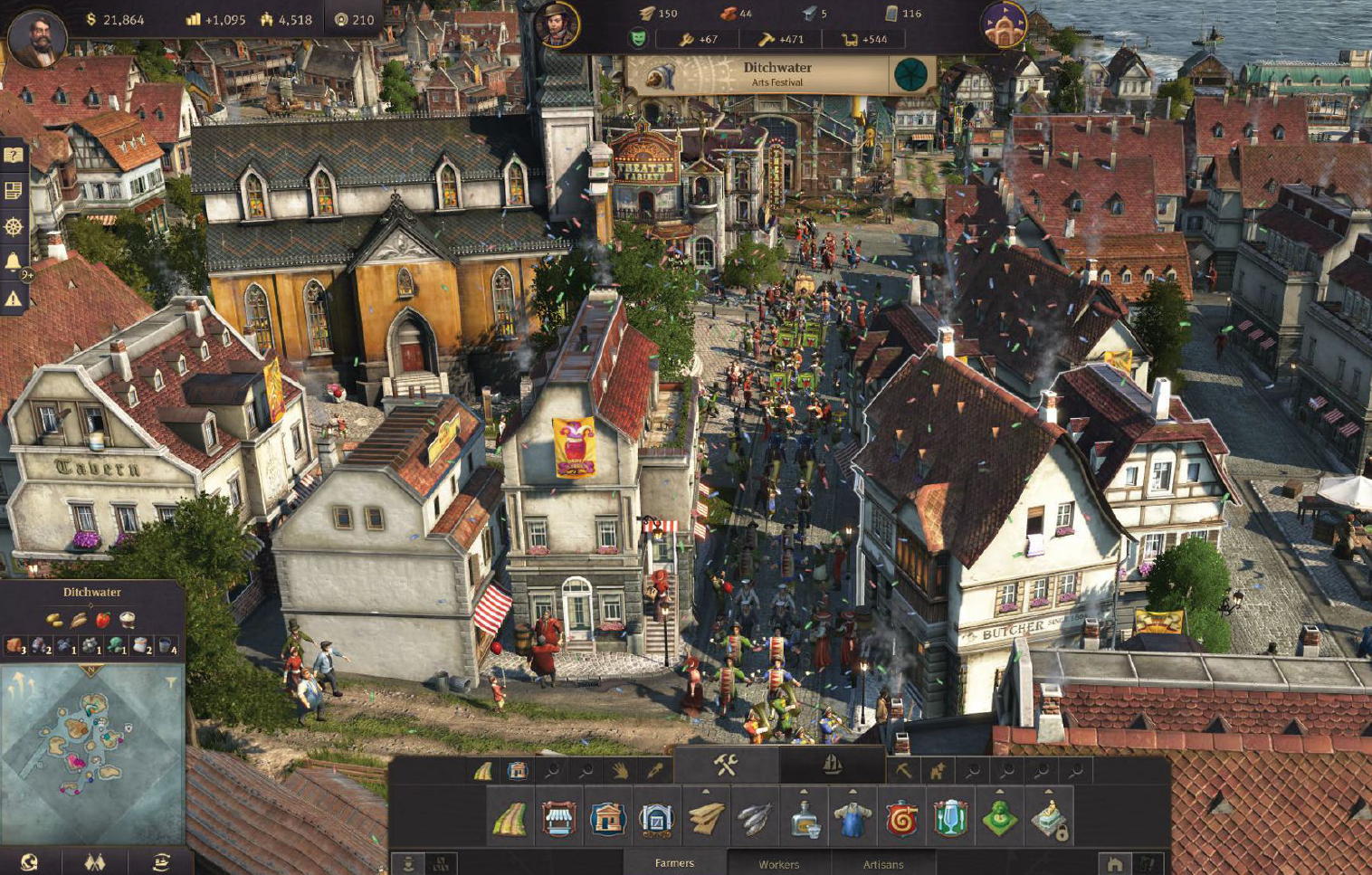Screen dimensions: 1372x875
Task: Switch to the ship construction category
Action: pos(832,766)
